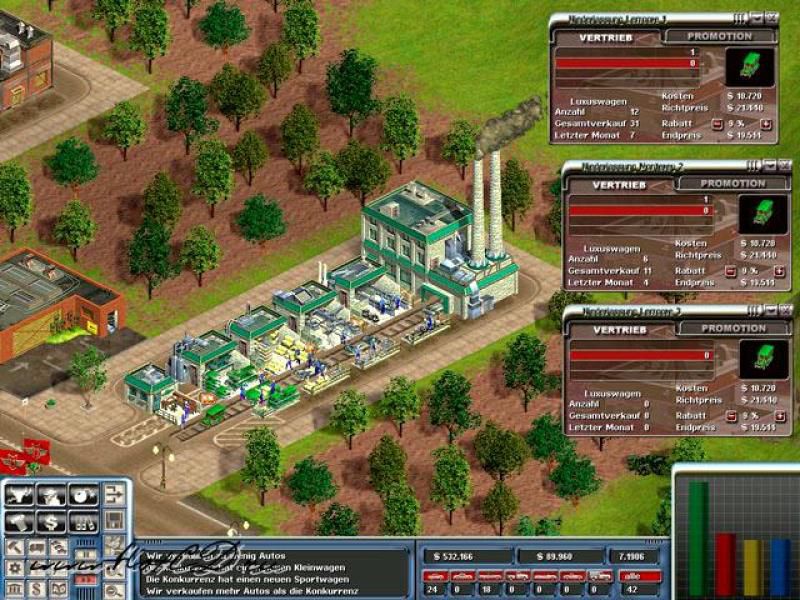This screenshot has width=800, height=600.
Task: Decrease Rabatt in window with Letzter Monat 7
Action: pos(716,125)
